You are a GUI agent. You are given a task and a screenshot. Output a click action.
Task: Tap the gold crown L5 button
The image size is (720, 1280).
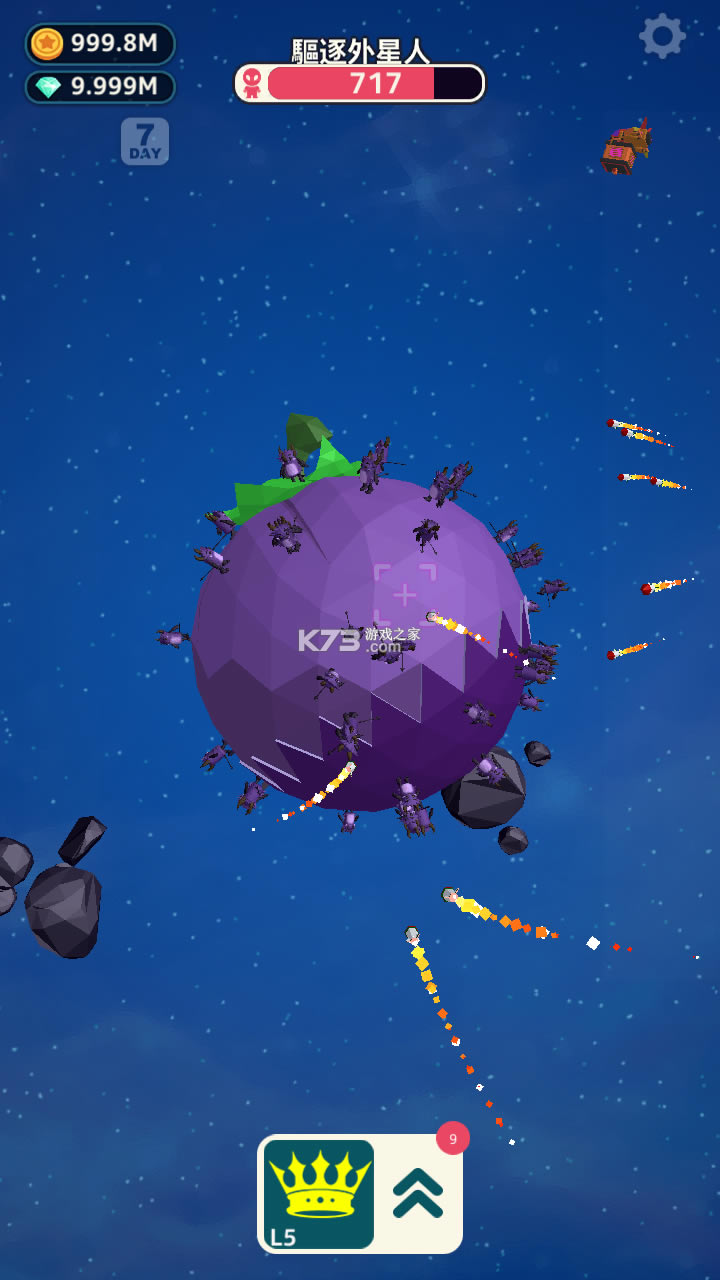318,1194
